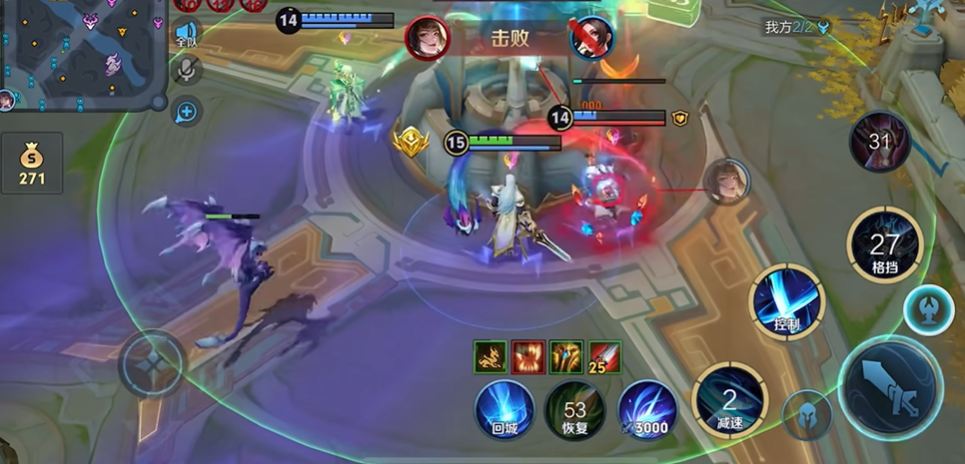Screen dimensions: 965x464
Task: Toggle the 全队 team speaker
Action: tap(187, 35)
